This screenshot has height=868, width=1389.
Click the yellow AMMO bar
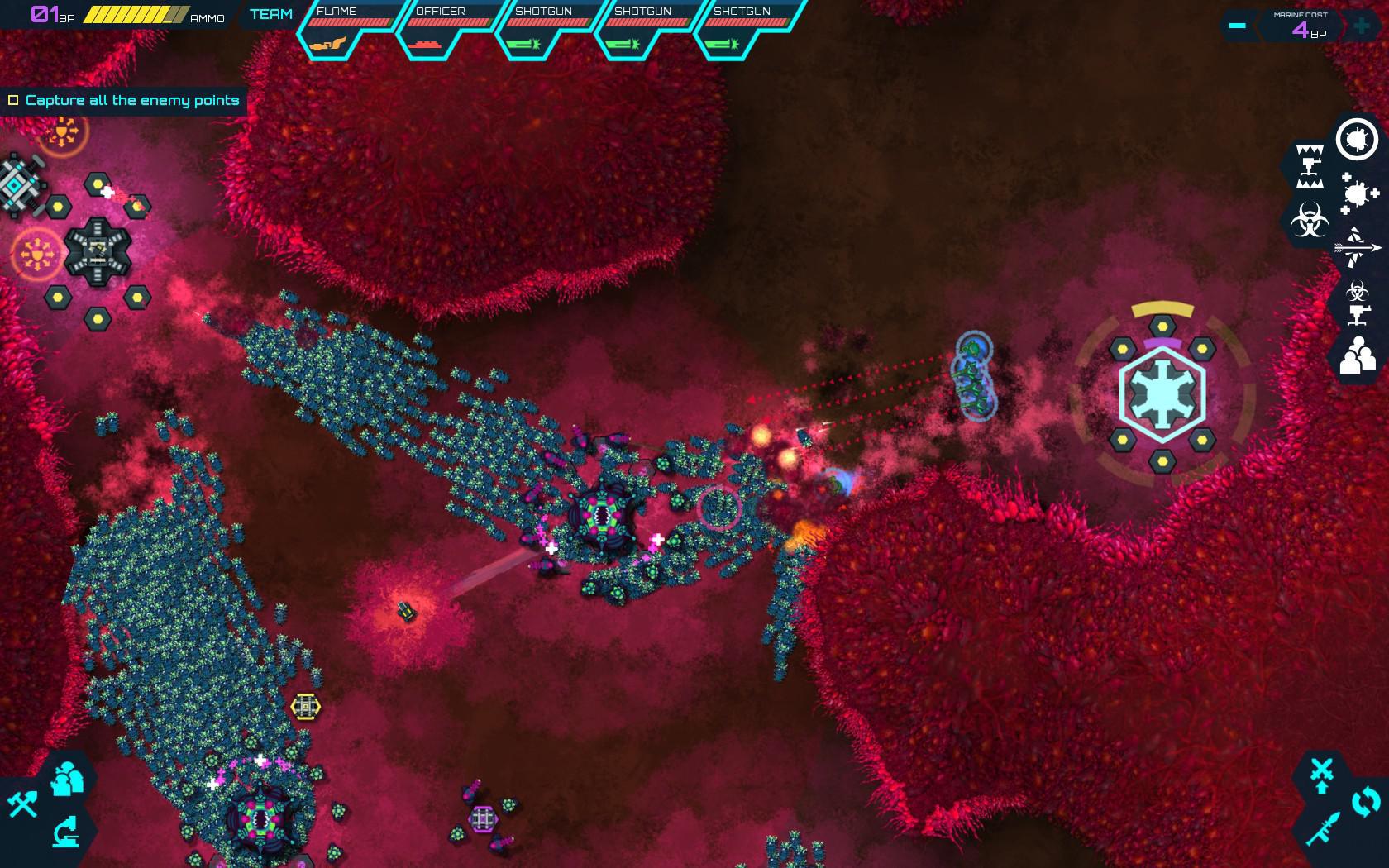tap(132, 13)
